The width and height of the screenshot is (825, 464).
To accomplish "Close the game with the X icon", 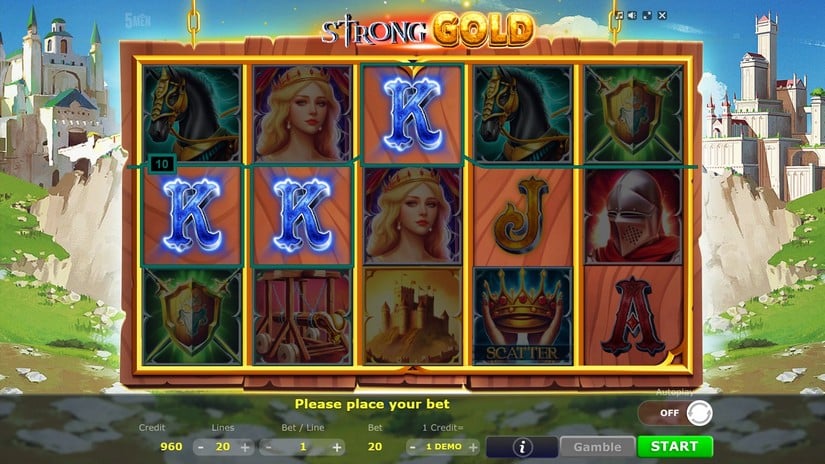I will [660, 16].
